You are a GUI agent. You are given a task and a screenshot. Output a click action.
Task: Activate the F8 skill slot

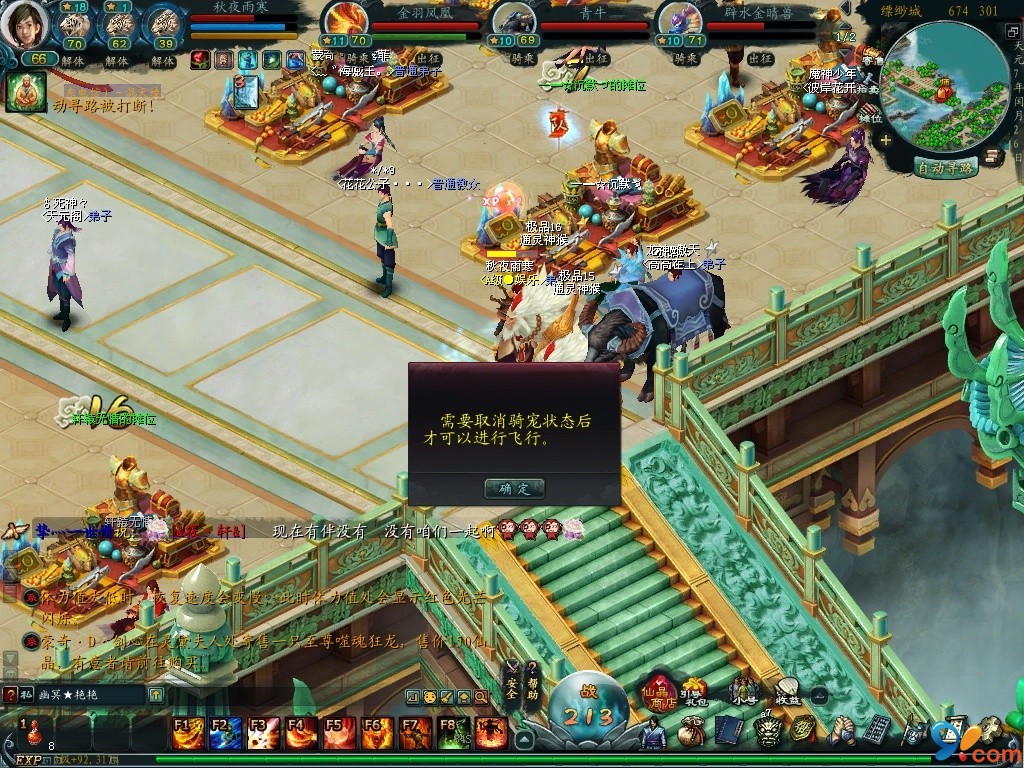pyautogui.click(x=454, y=733)
